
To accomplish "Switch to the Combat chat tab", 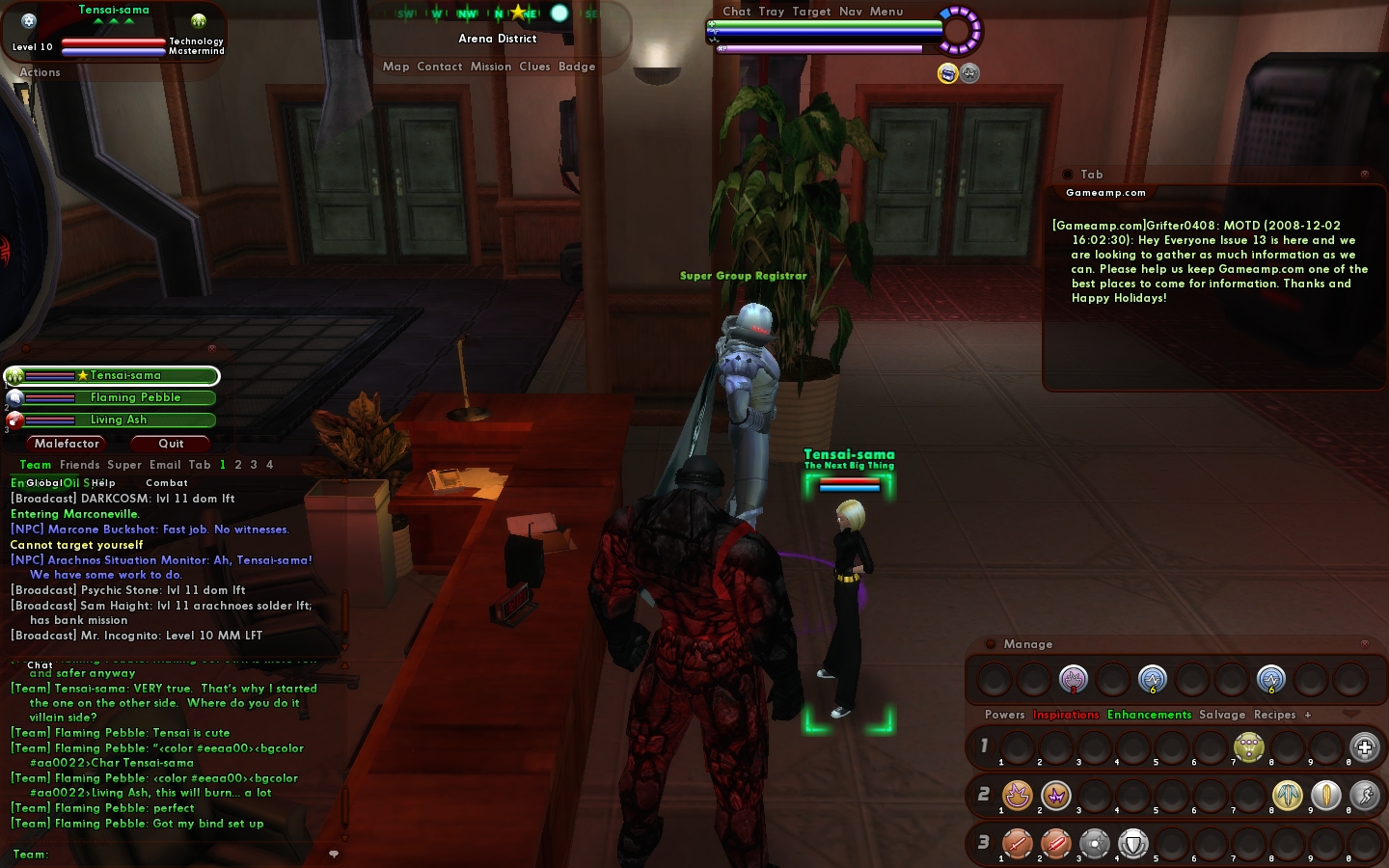I will [167, 483].
